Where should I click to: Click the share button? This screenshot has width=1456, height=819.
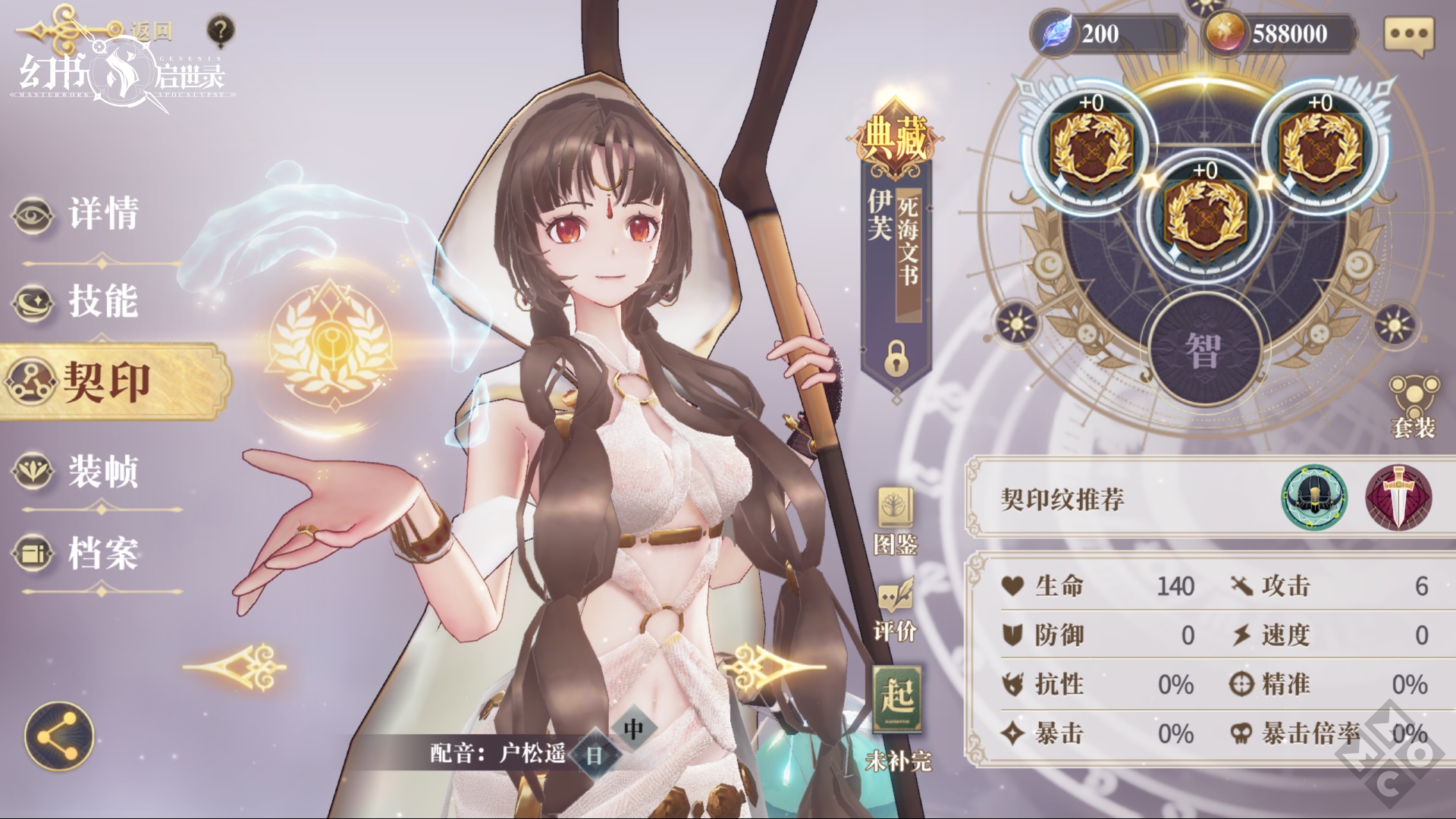(x=59, y=736)
